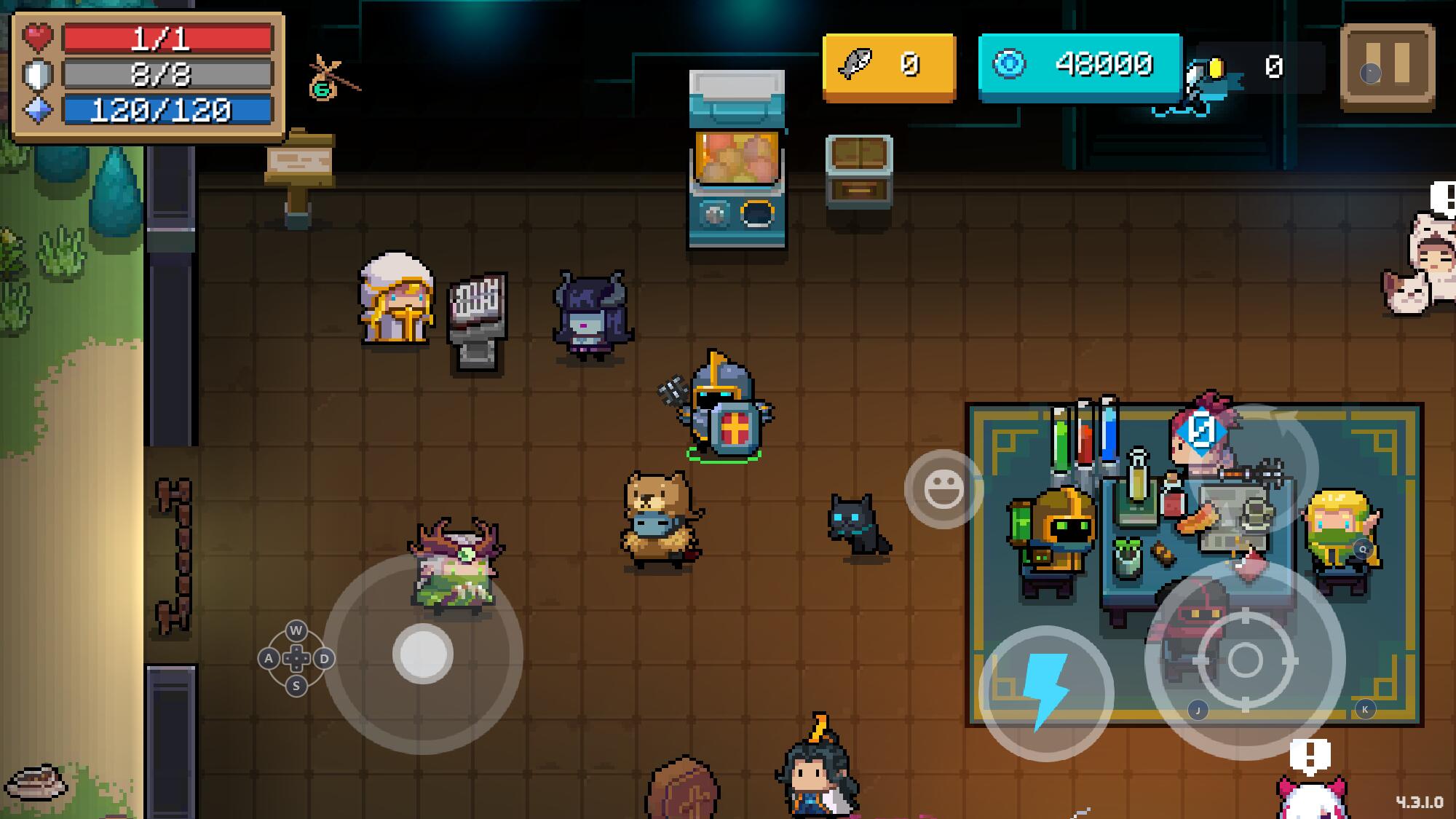Open the blue gem currency panel
This screenshot has height=819, width=1456.
coord(1080,66)
